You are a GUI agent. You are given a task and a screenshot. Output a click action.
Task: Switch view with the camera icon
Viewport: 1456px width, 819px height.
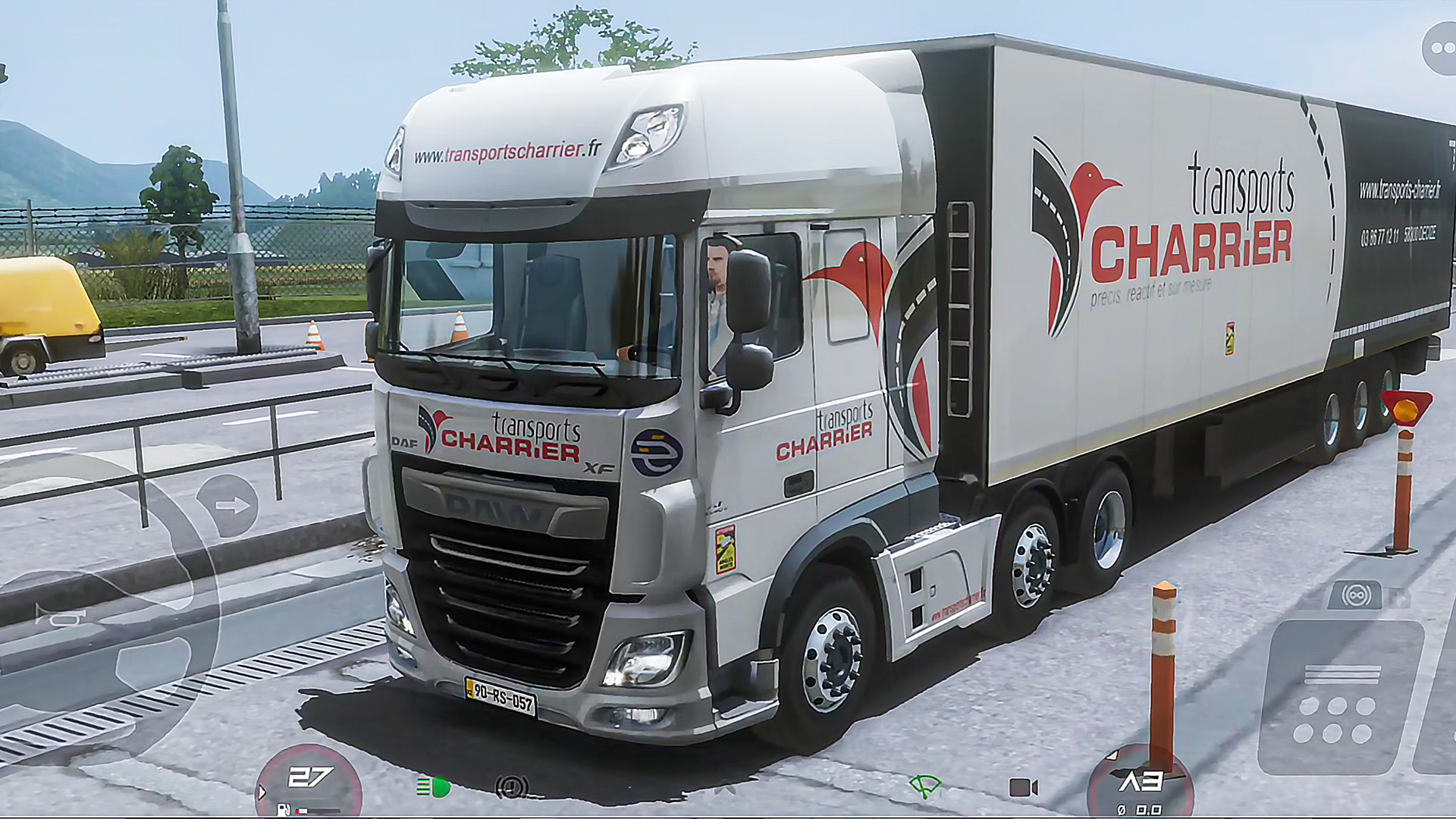(x=1023, y=787)
